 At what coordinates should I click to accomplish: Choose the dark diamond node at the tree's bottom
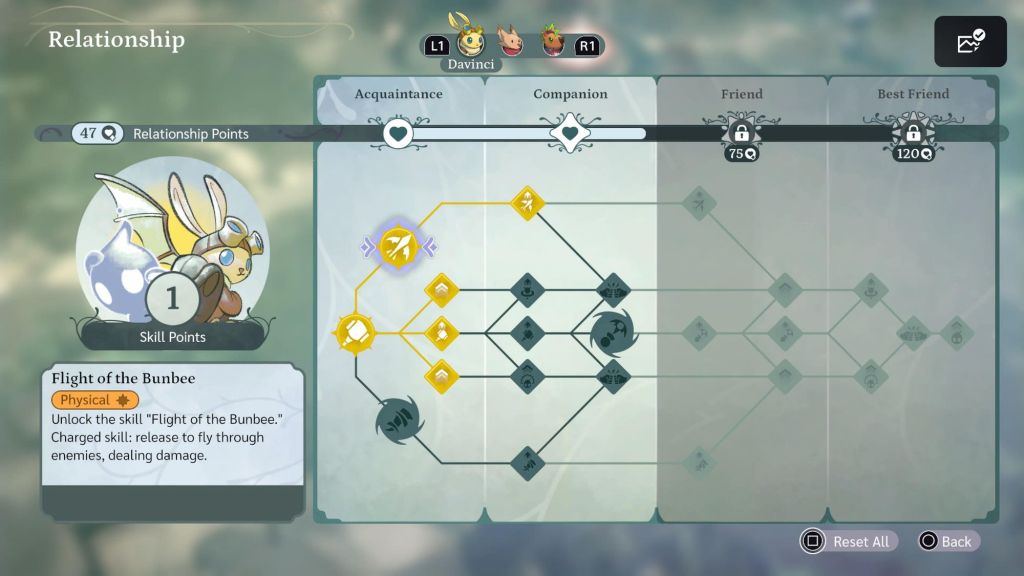click(527, 463)
